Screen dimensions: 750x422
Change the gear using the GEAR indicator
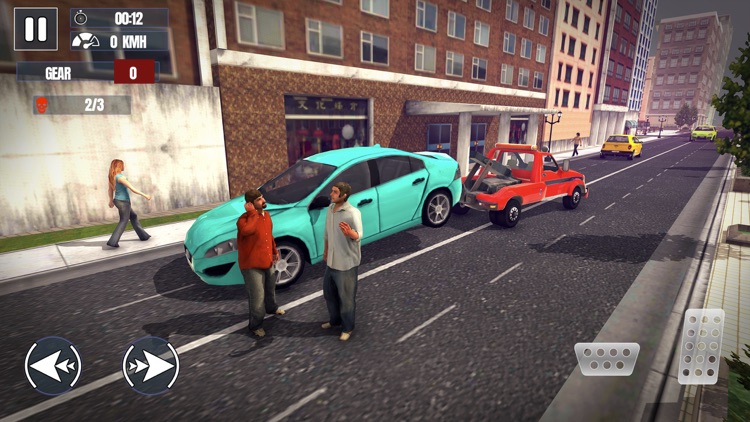coord(134,72)
